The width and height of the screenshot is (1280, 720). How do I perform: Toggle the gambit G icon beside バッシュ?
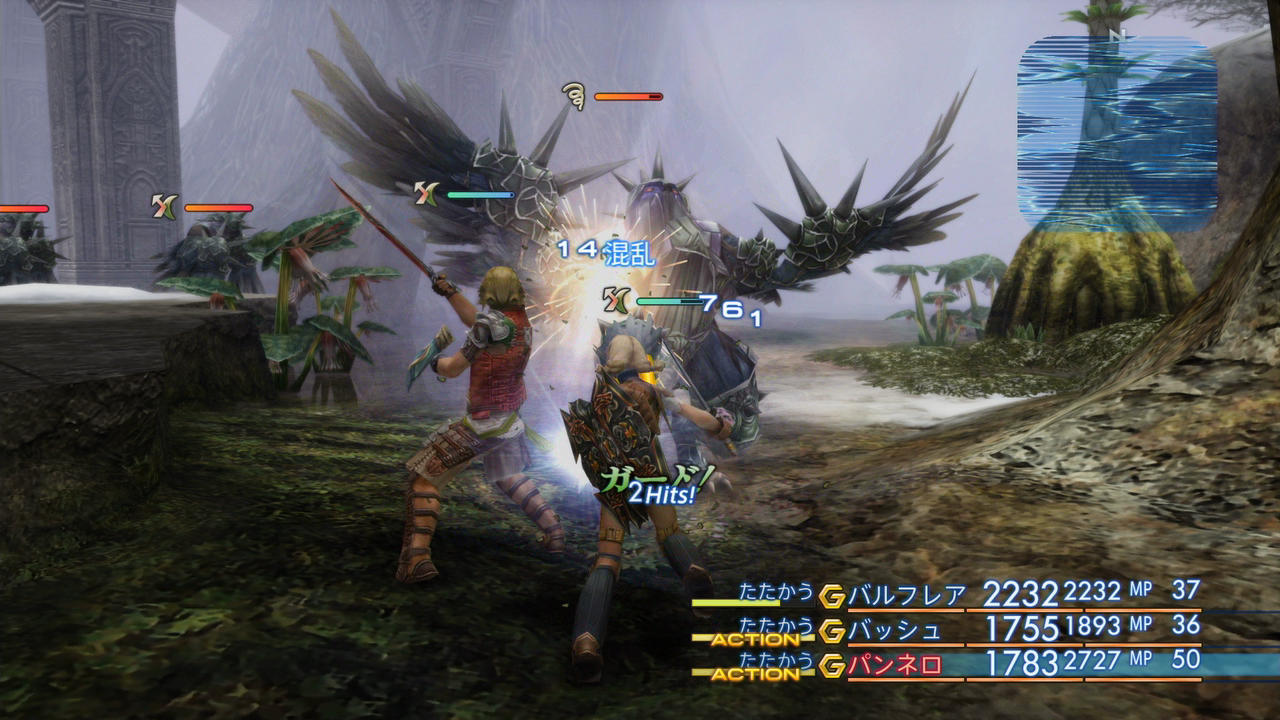coord(832,631)
